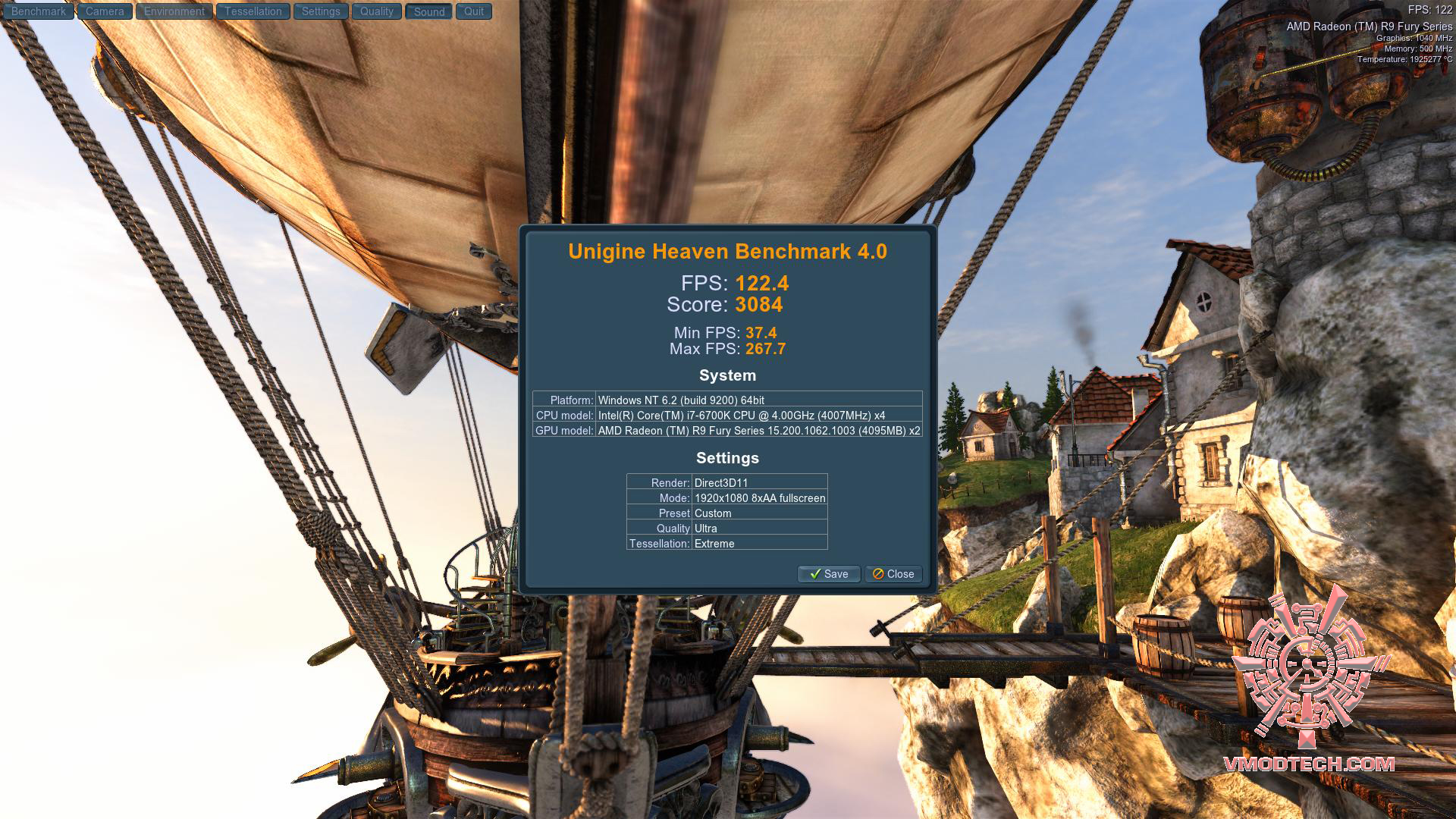This screenshot has height=819, width=1456.
Task: Select the Quality menu
Action: [377, 11]
